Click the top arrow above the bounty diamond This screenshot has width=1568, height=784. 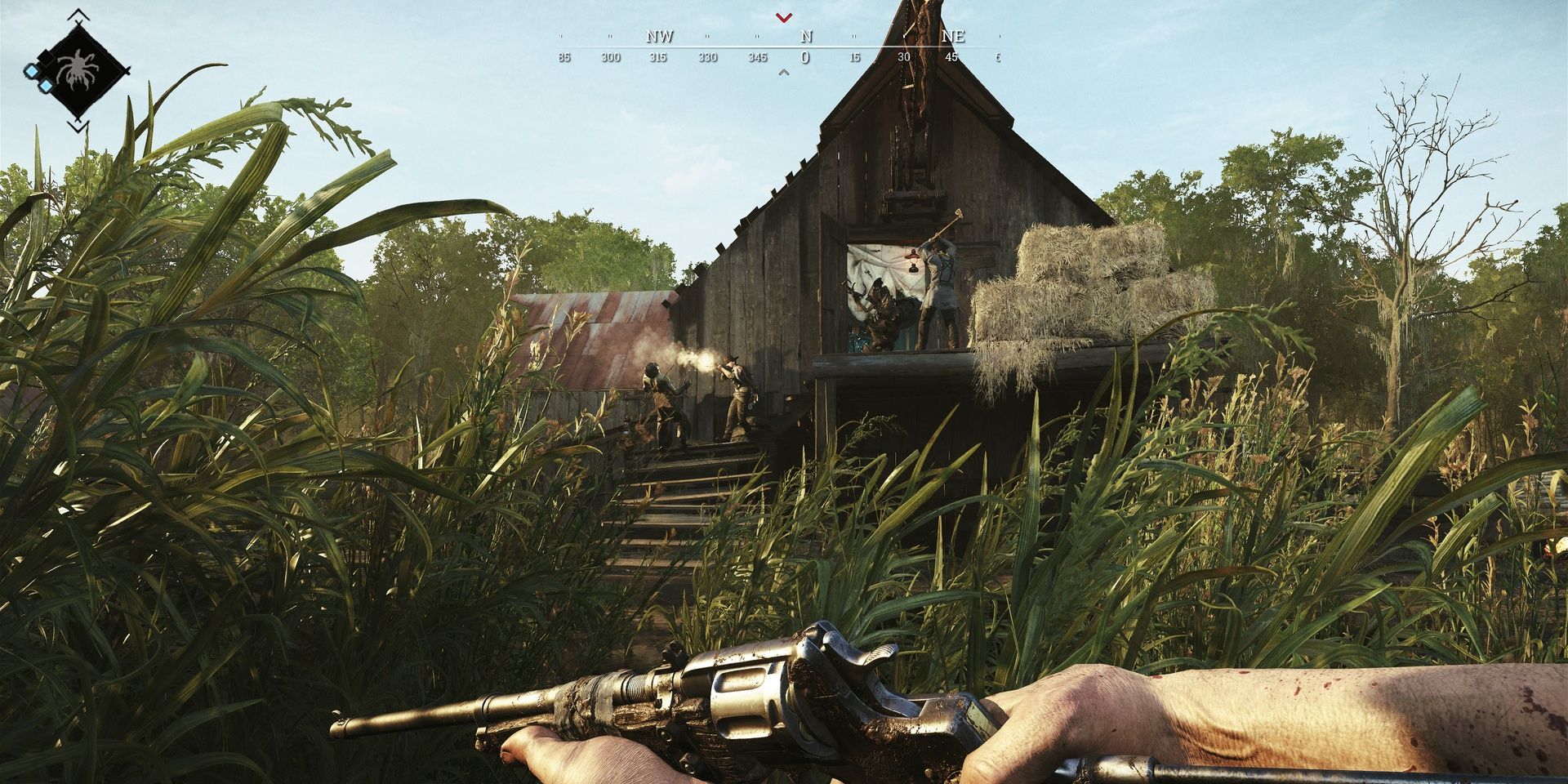(x=78, y=14)
